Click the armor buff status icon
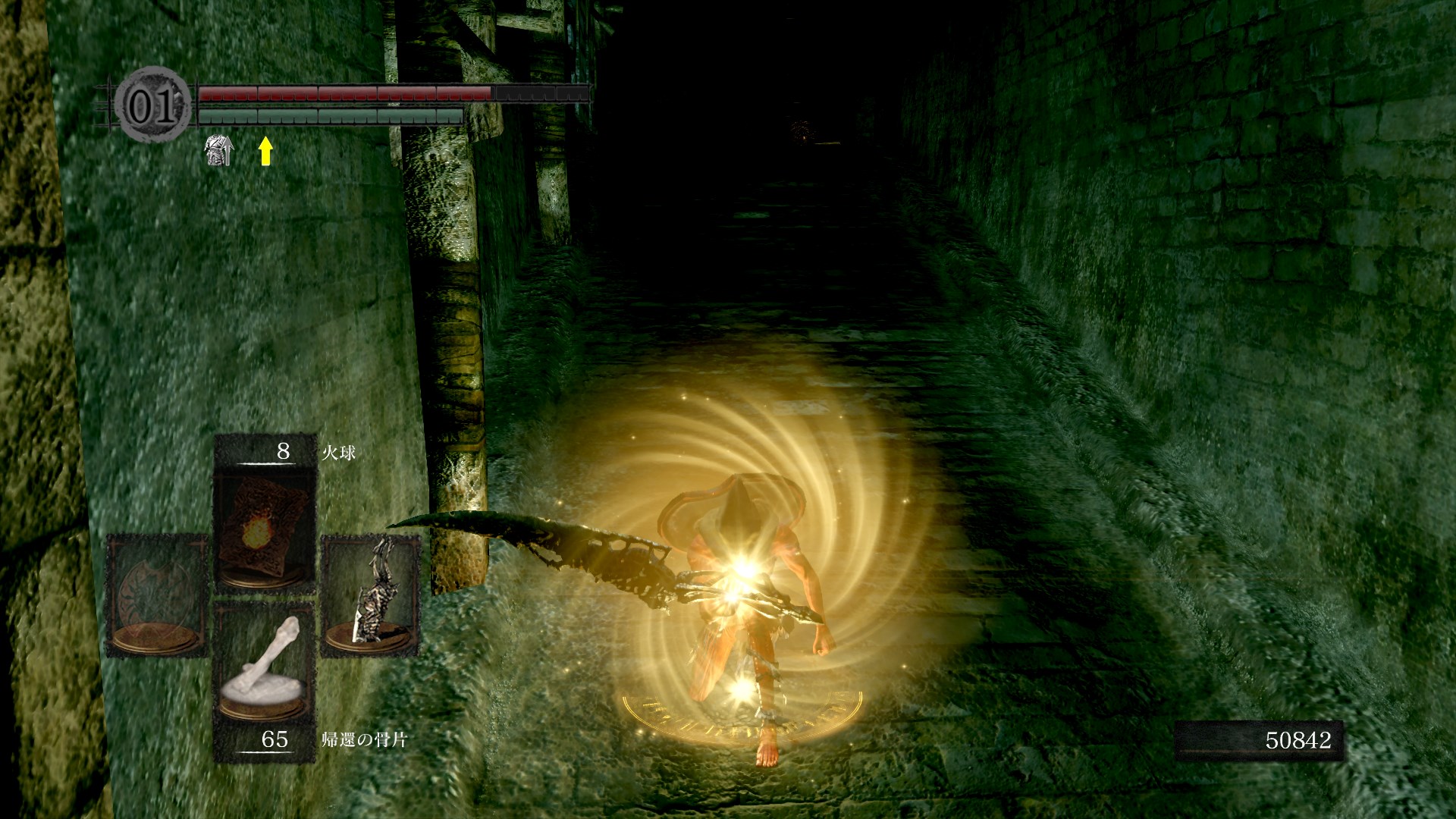This screenshot has height=819, width=1456. click(x=218, y=150)
